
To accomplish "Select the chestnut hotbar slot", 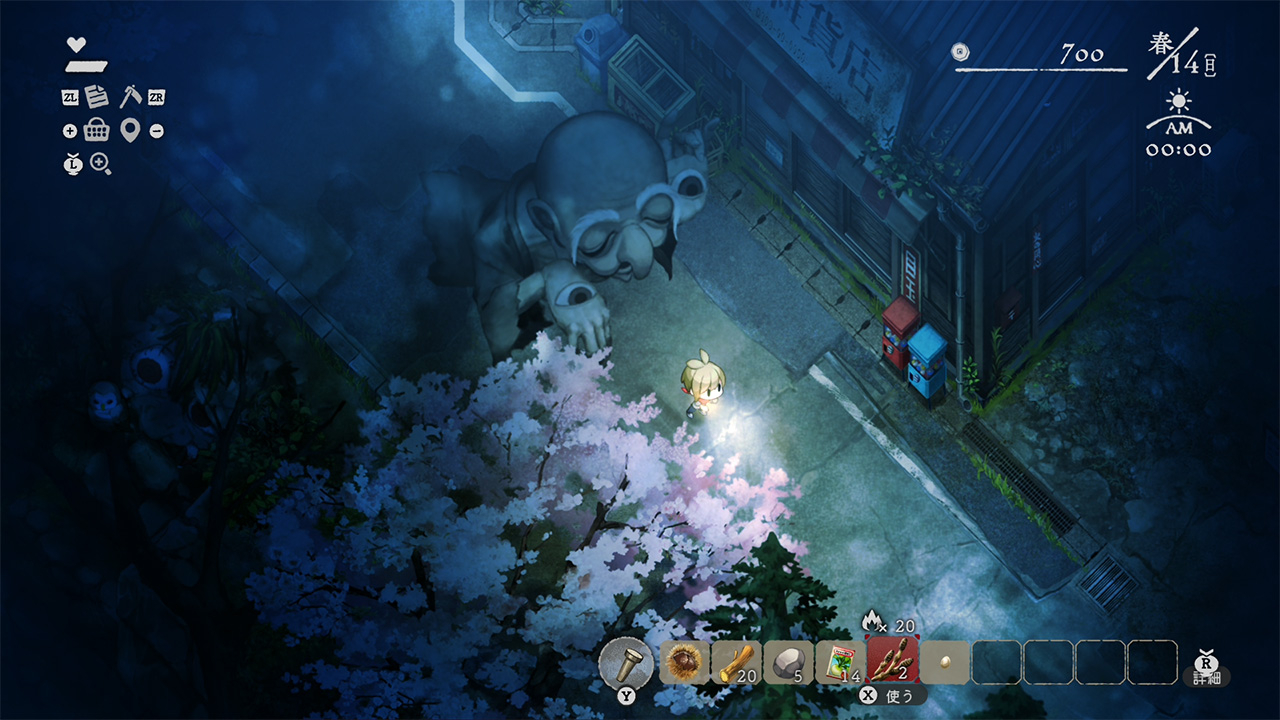I will pyautogui.click(x=685, y=662).
